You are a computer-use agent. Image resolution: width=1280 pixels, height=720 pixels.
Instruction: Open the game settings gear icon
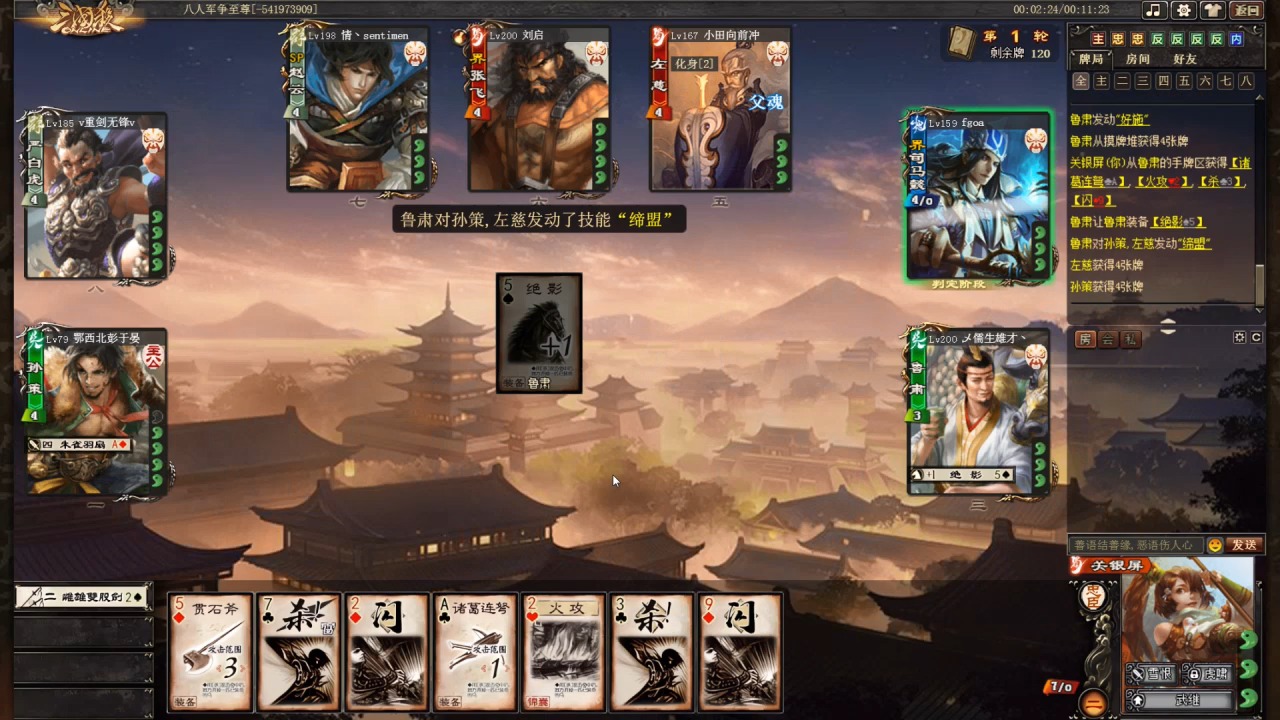coord(1183,11)
